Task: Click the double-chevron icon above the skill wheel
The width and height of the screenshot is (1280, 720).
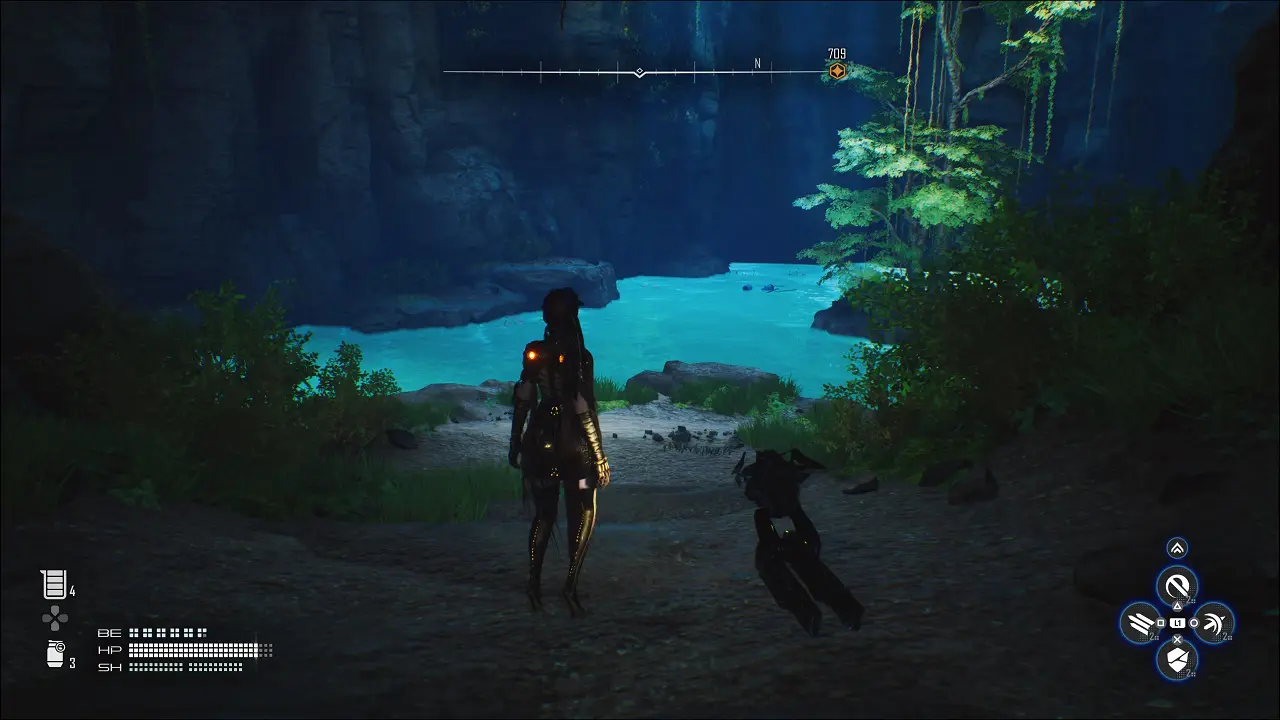Action: 1177,548
